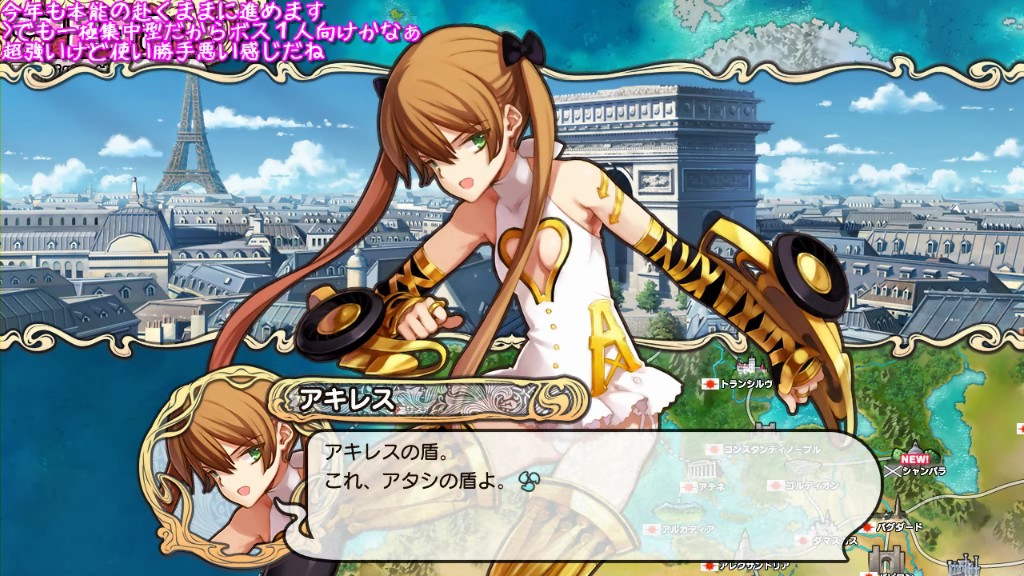The width and height of the screenshot is (1024, 576).
Task: Select the Baghdad (バグダード) map marker
Action: [897, 525]
